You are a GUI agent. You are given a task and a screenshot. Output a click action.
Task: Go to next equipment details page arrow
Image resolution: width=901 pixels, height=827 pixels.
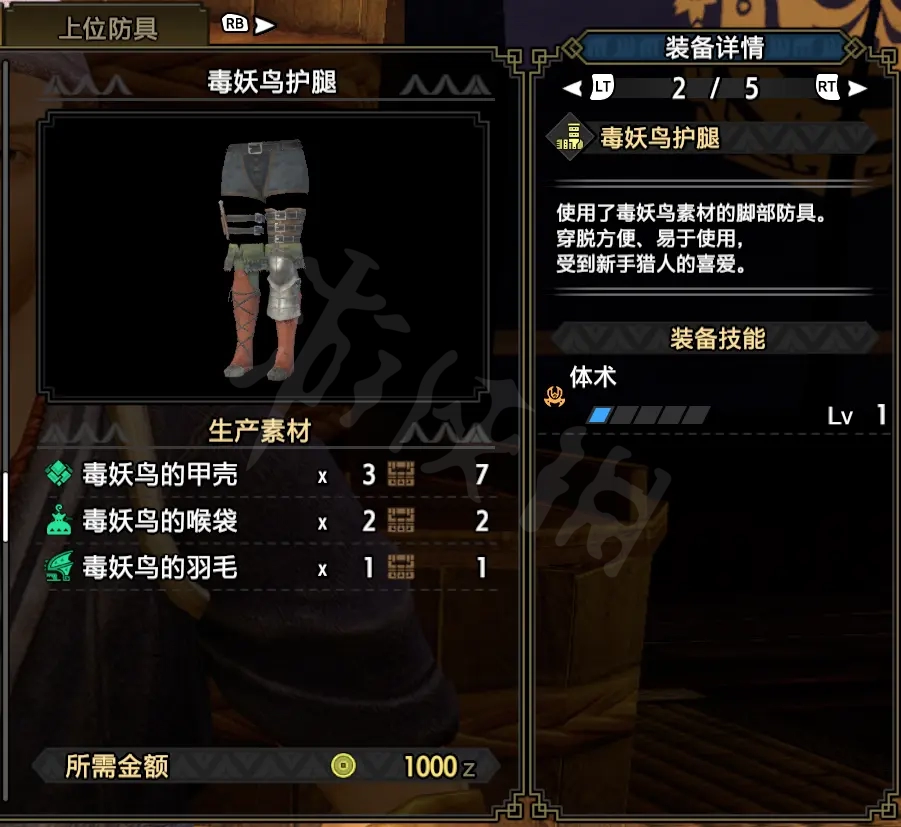click(x=857, y=88)
